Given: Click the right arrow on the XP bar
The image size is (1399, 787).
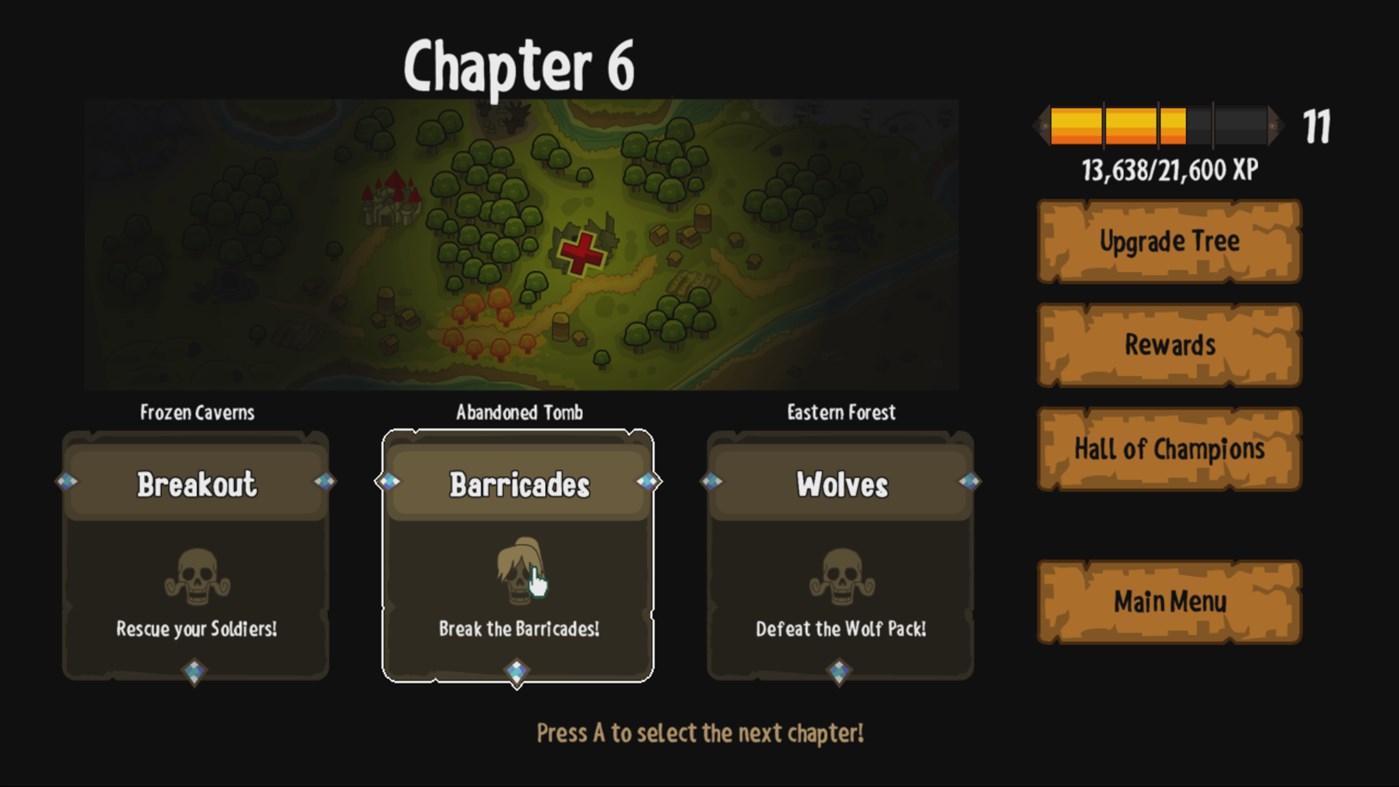Looking at the screenshot, I should pos(1276,125).
